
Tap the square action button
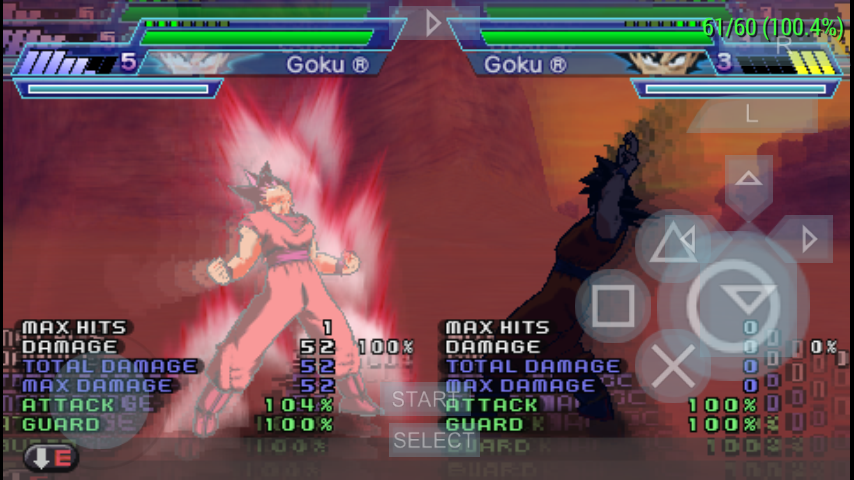pos(612,306)
